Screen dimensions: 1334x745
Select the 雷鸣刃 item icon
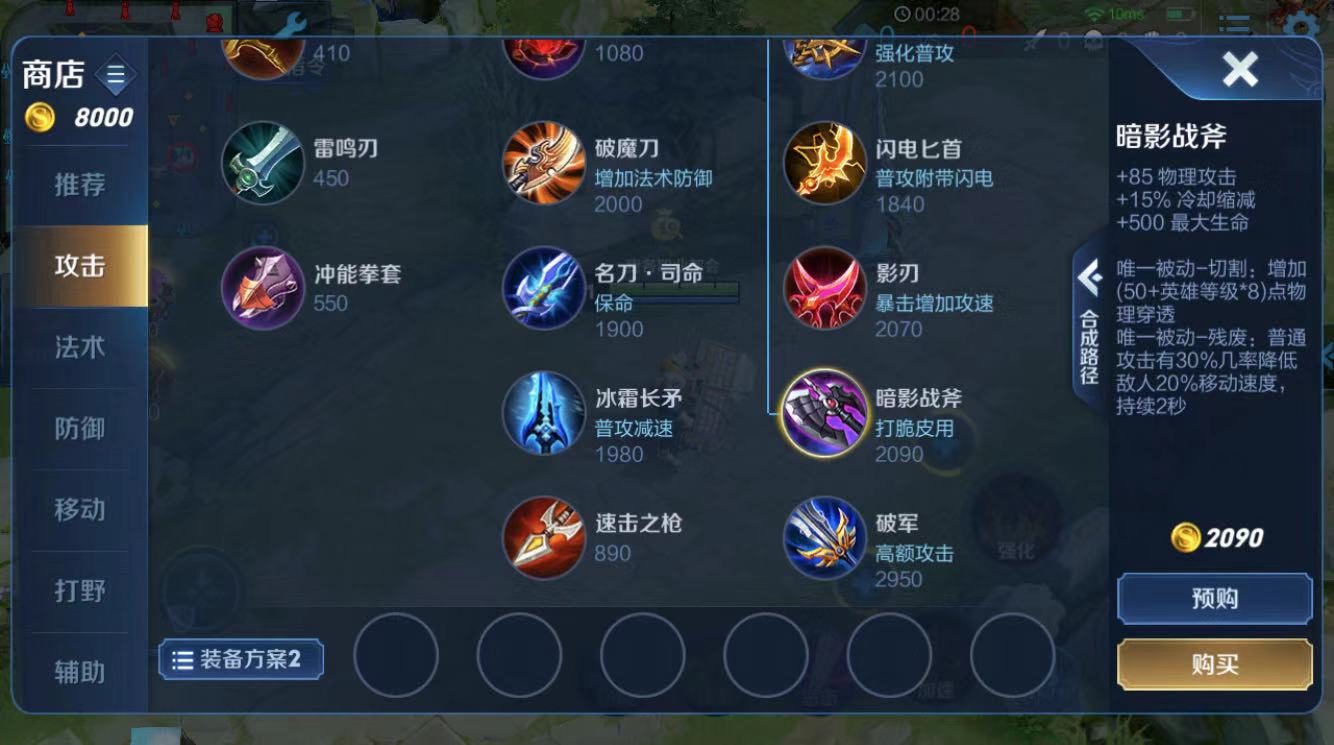(x=257, y=160)
